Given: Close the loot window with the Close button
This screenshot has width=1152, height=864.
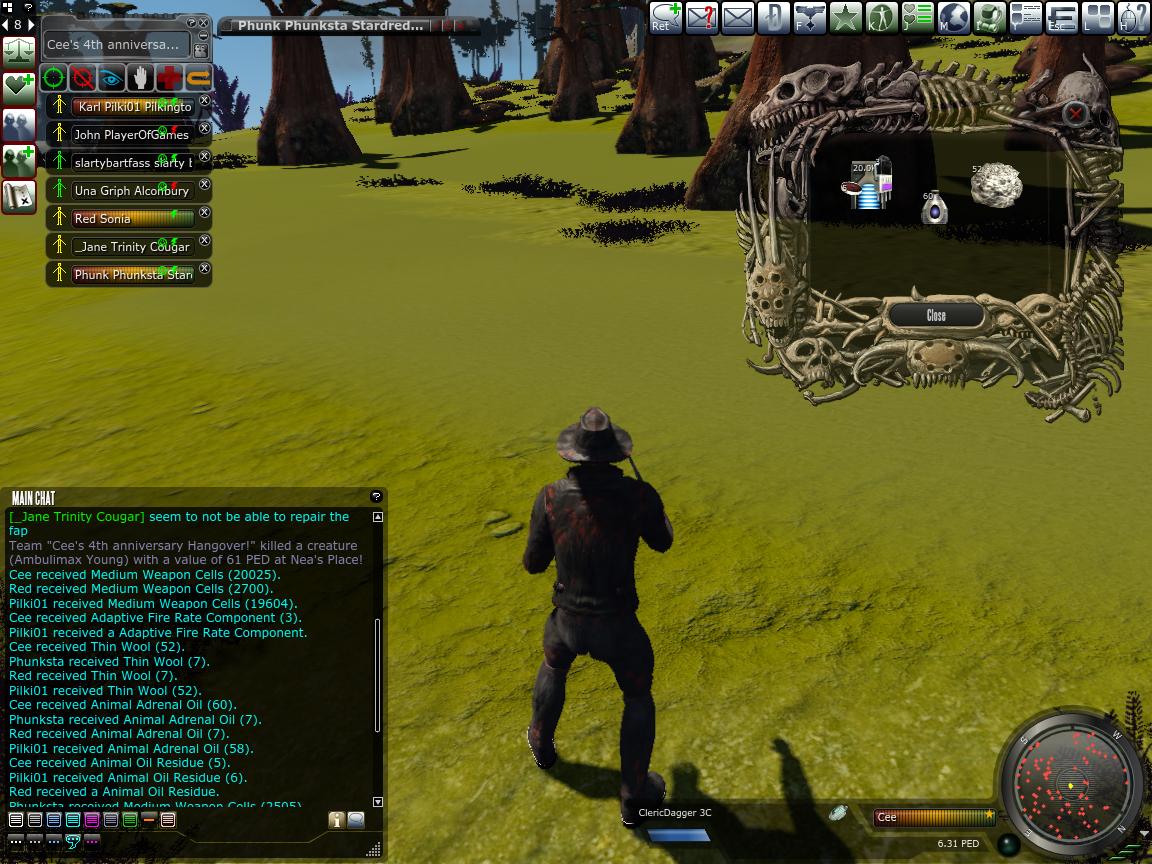Looking at the screenshot, I should click(x=936, y=315).
